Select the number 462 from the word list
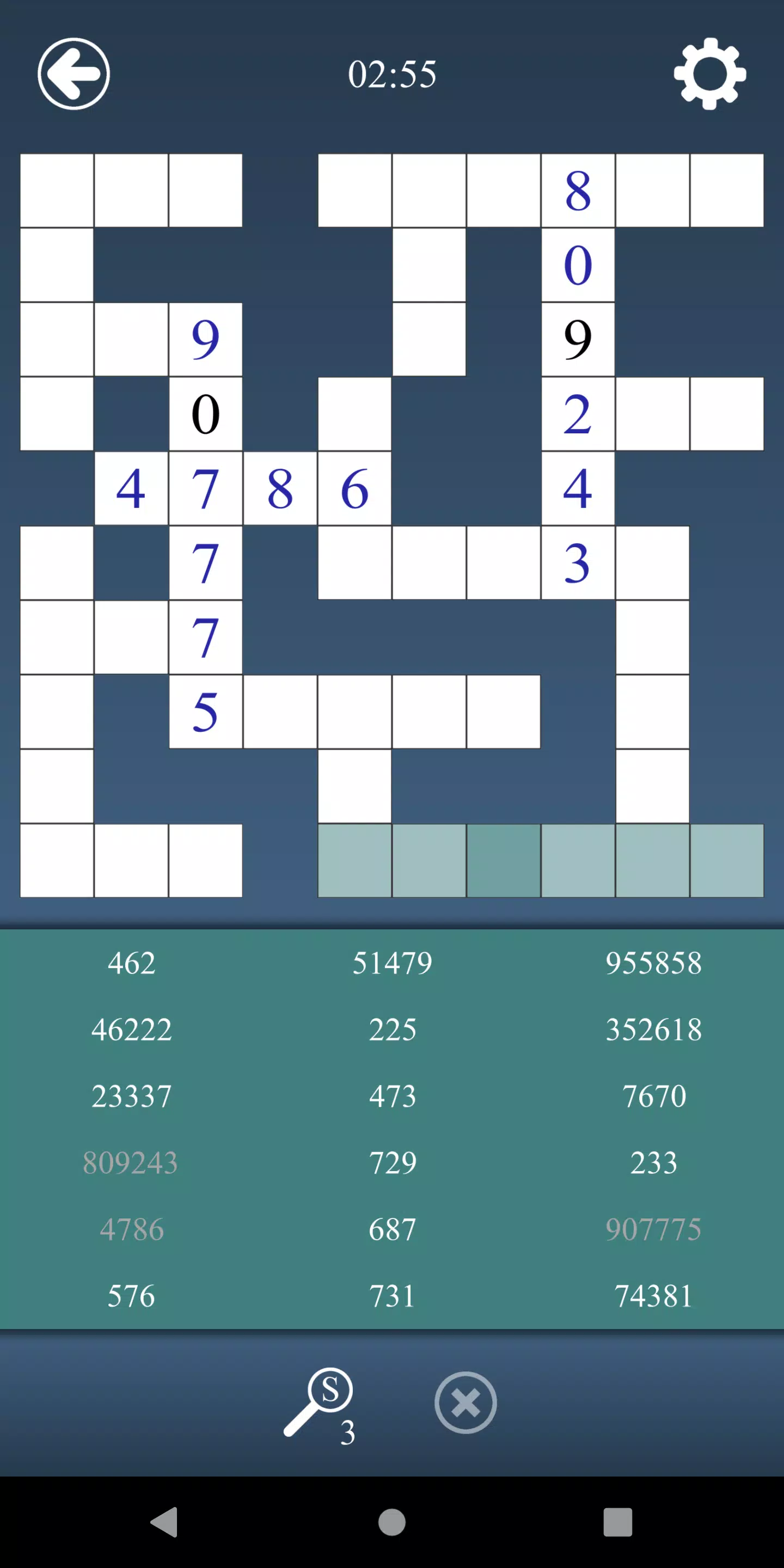Screen dimensions: 784x1568 (x=131, y=963)
